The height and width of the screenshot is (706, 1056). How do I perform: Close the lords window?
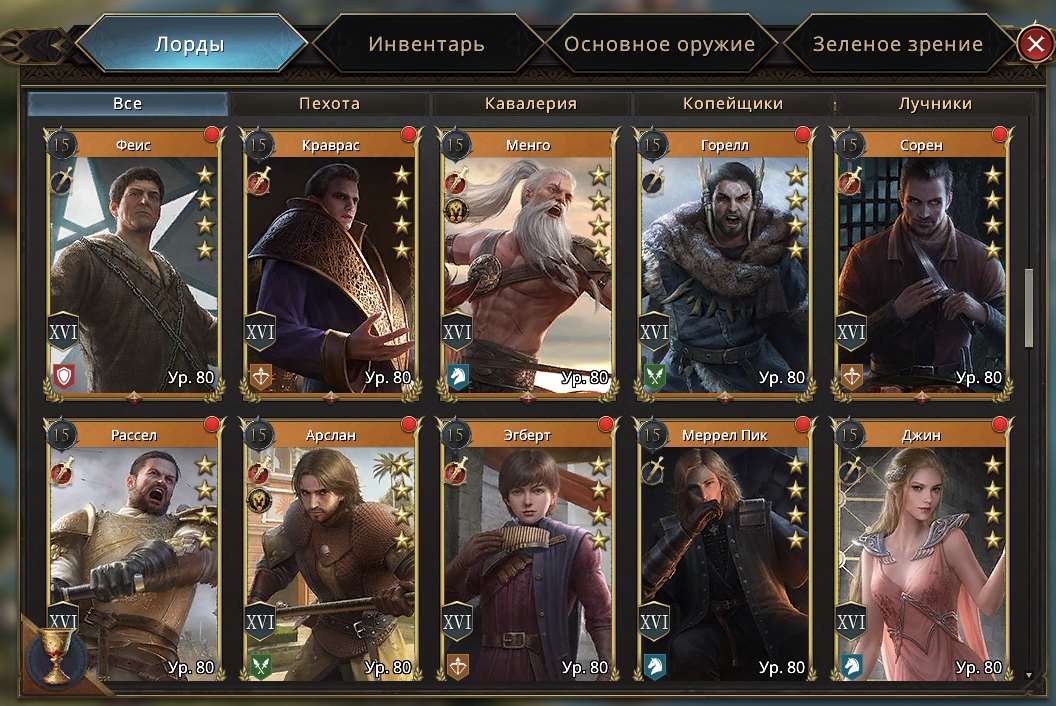click(1032, 44)
